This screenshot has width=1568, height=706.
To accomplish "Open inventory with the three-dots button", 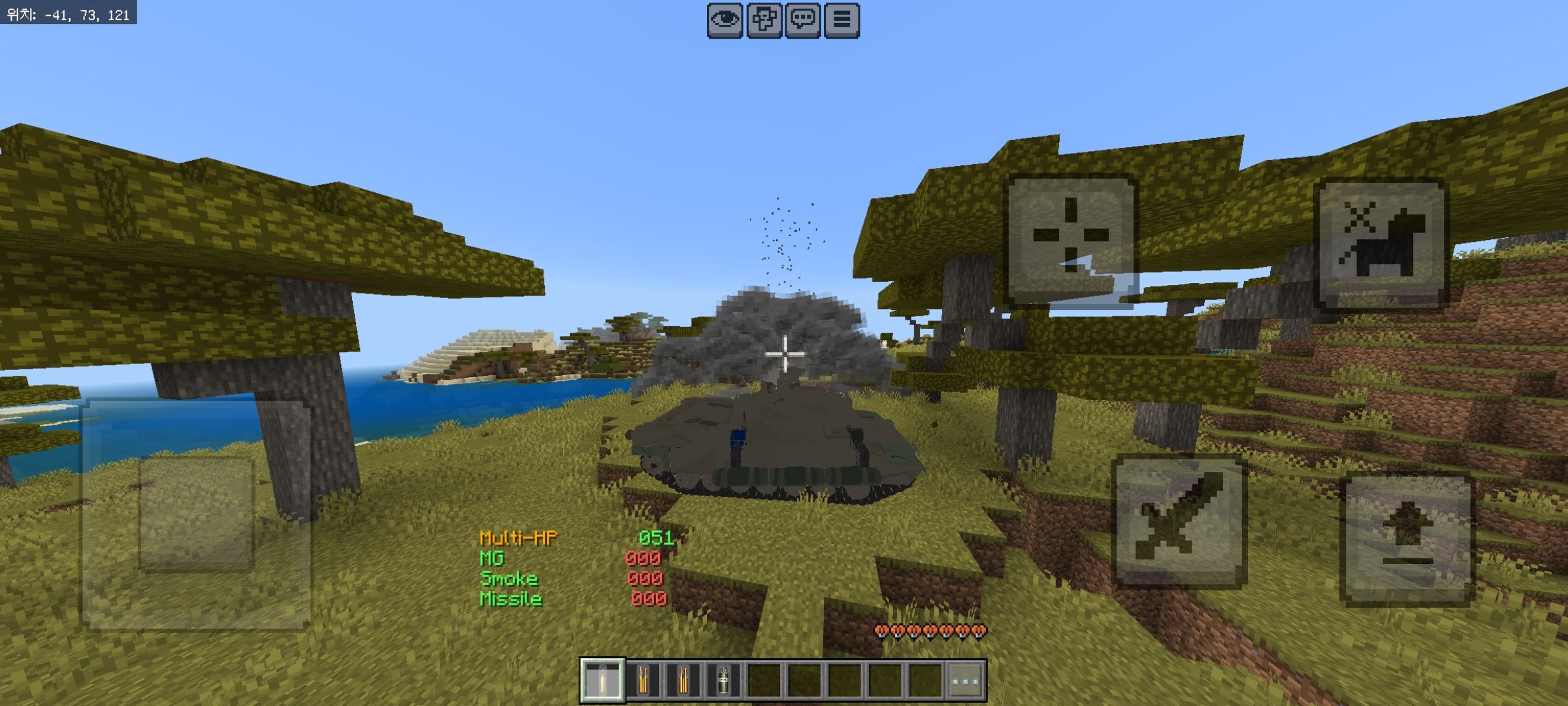I will [x=965, y=681].
